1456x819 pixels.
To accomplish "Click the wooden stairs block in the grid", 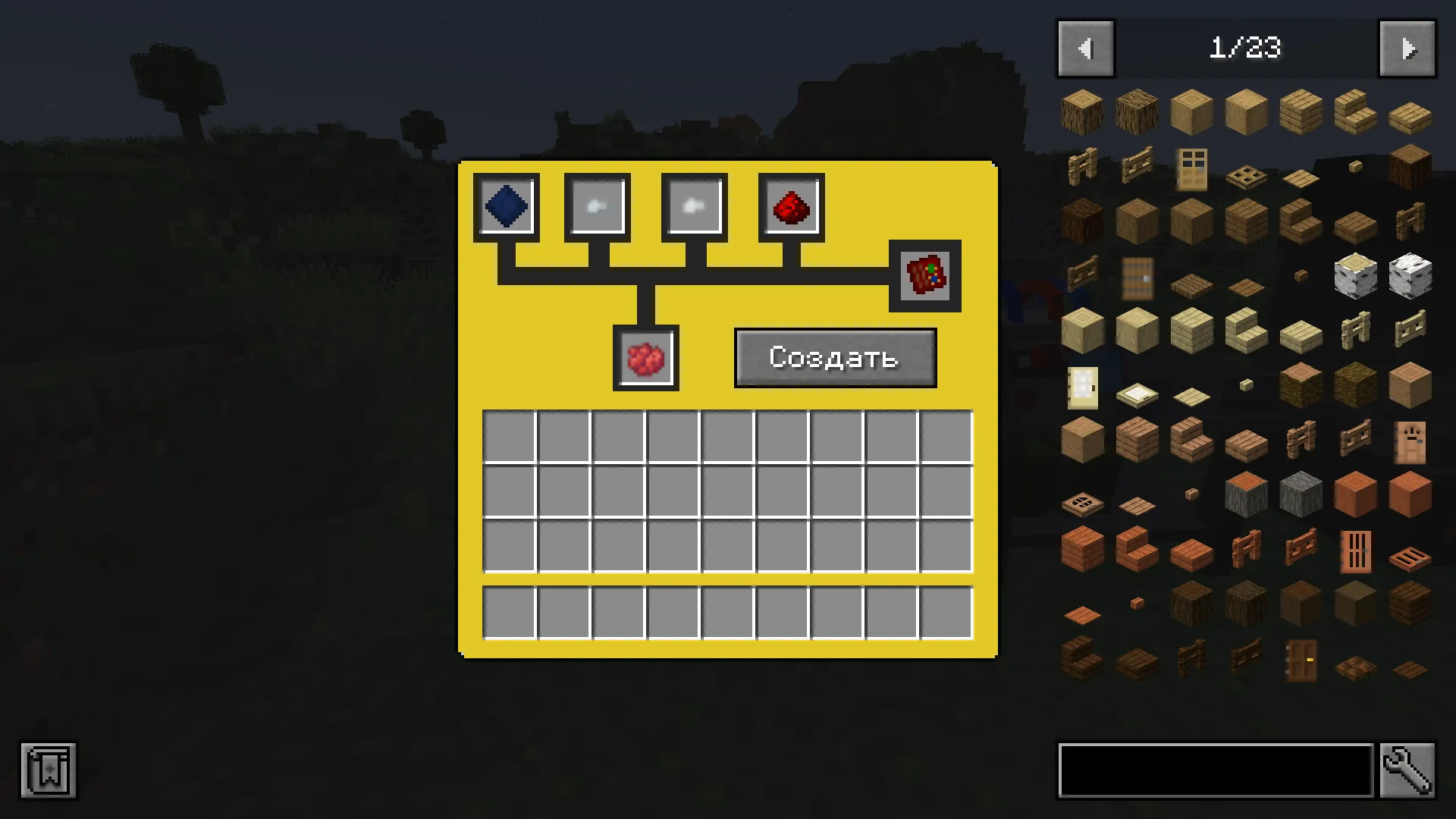I will pyautogui.click(x=1356, y=111).
